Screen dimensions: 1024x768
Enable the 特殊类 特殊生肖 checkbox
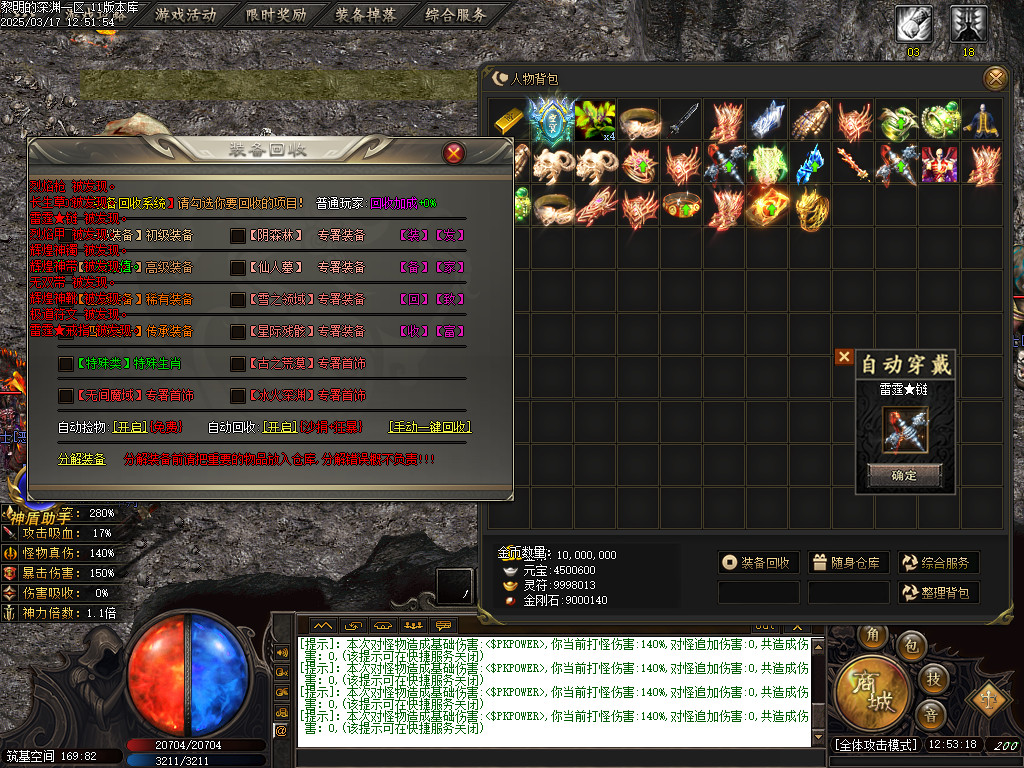pos(66,364)
